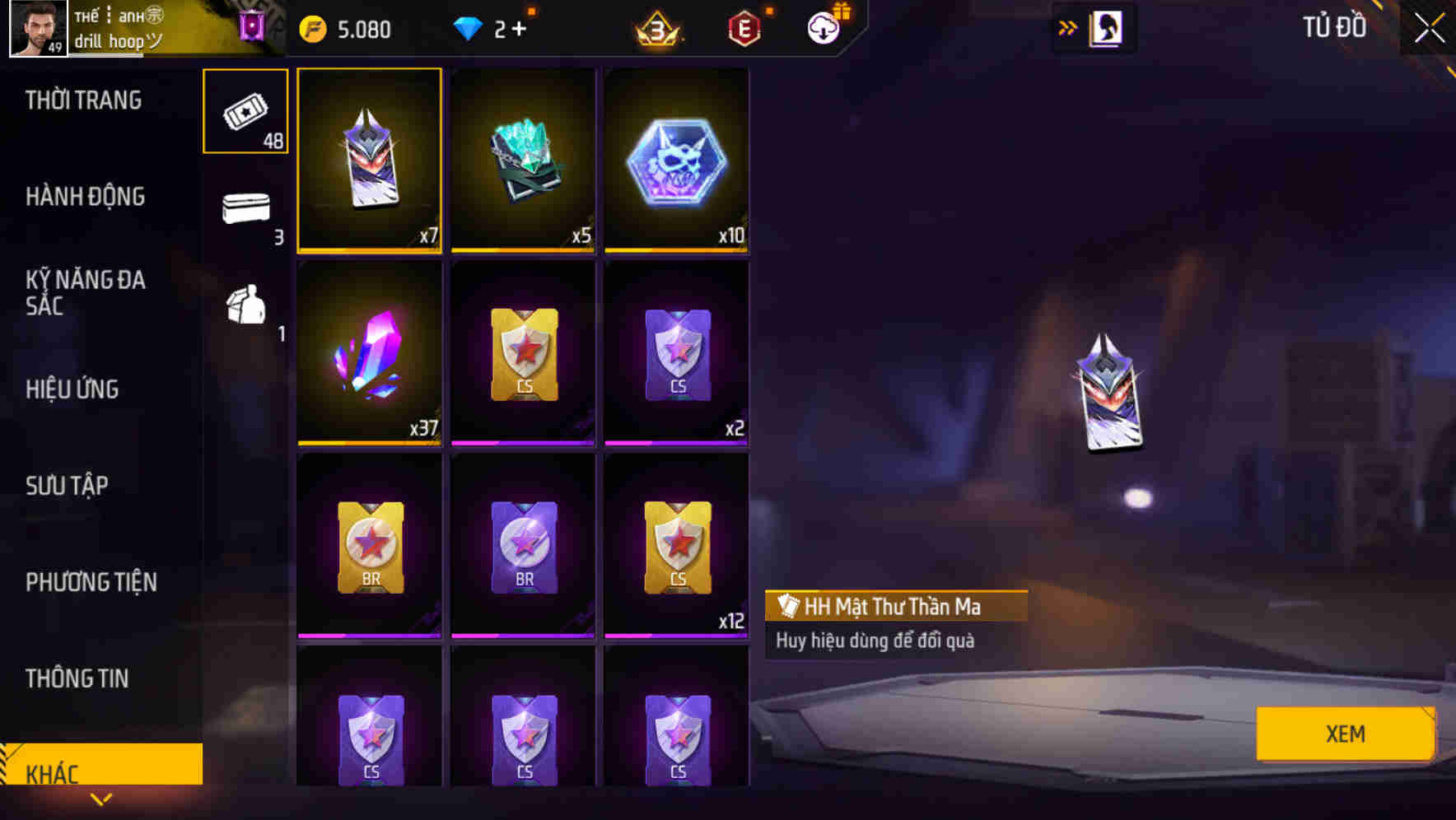Select the x10 skull hexagon badge thumbnail

[x=677, y=159]
